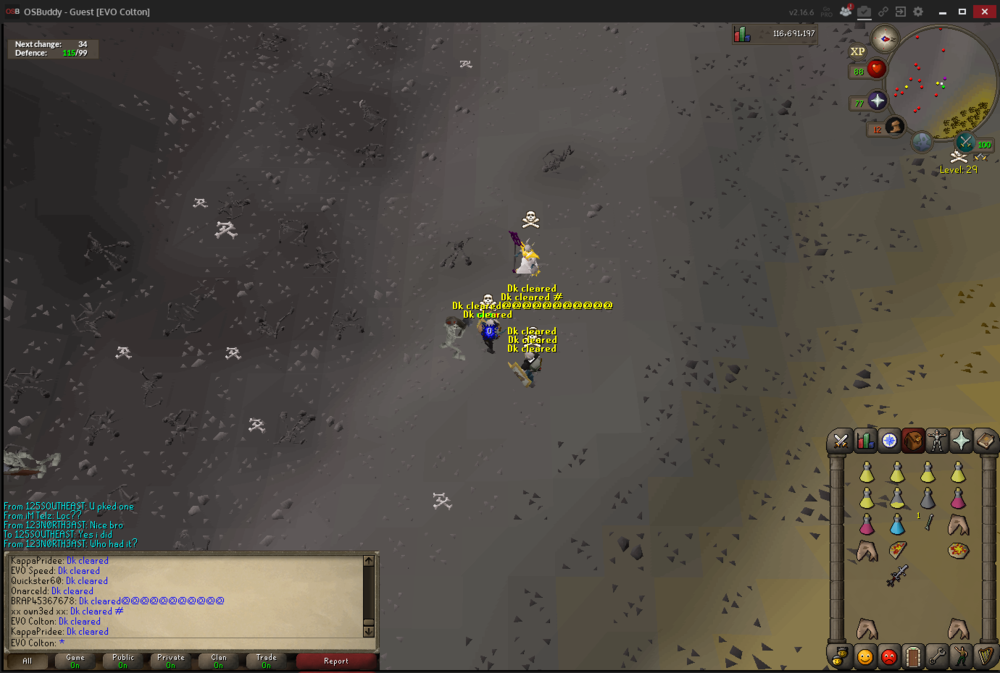Switch to the Skills stats tab
1000x673 pixels.
click(865, 441)
